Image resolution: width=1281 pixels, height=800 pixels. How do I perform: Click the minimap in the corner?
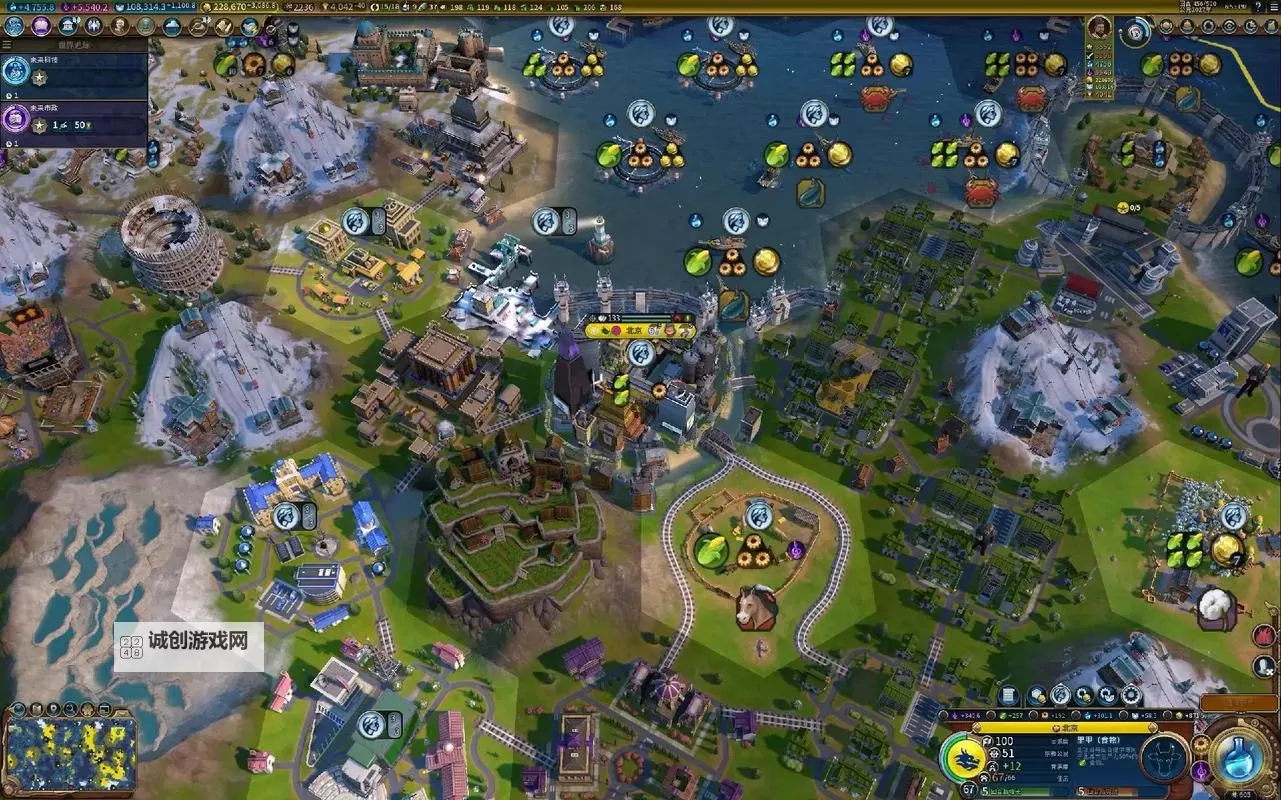pos(70,752)
